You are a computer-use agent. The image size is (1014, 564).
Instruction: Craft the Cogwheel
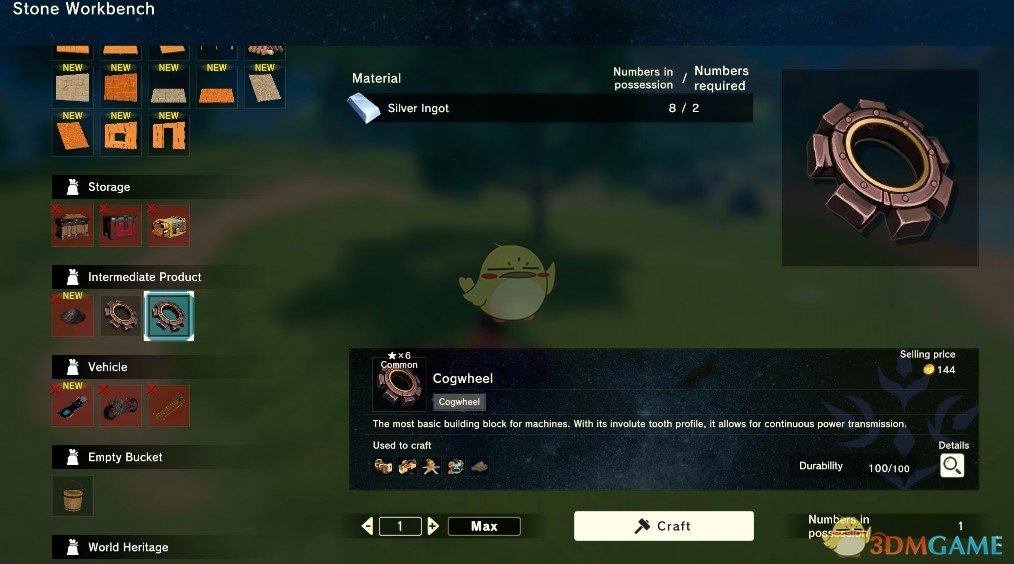pos(663,526)
